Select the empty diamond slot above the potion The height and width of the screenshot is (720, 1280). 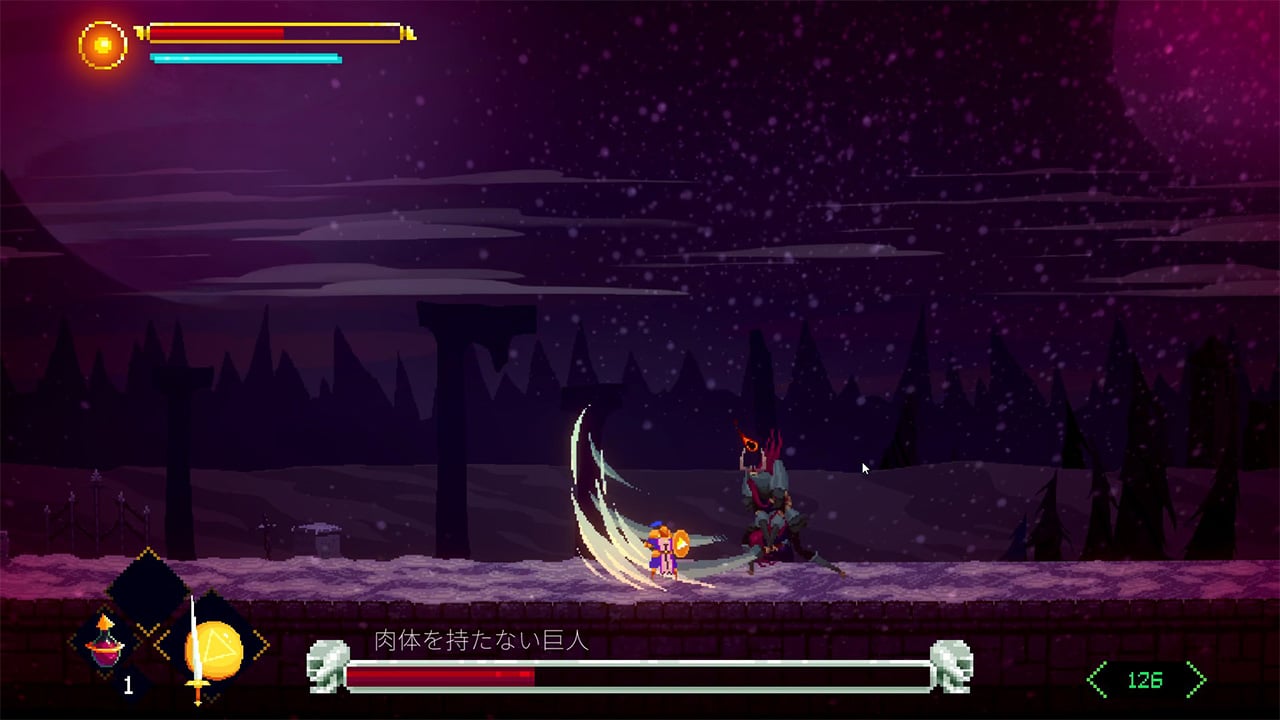(149, 590)
